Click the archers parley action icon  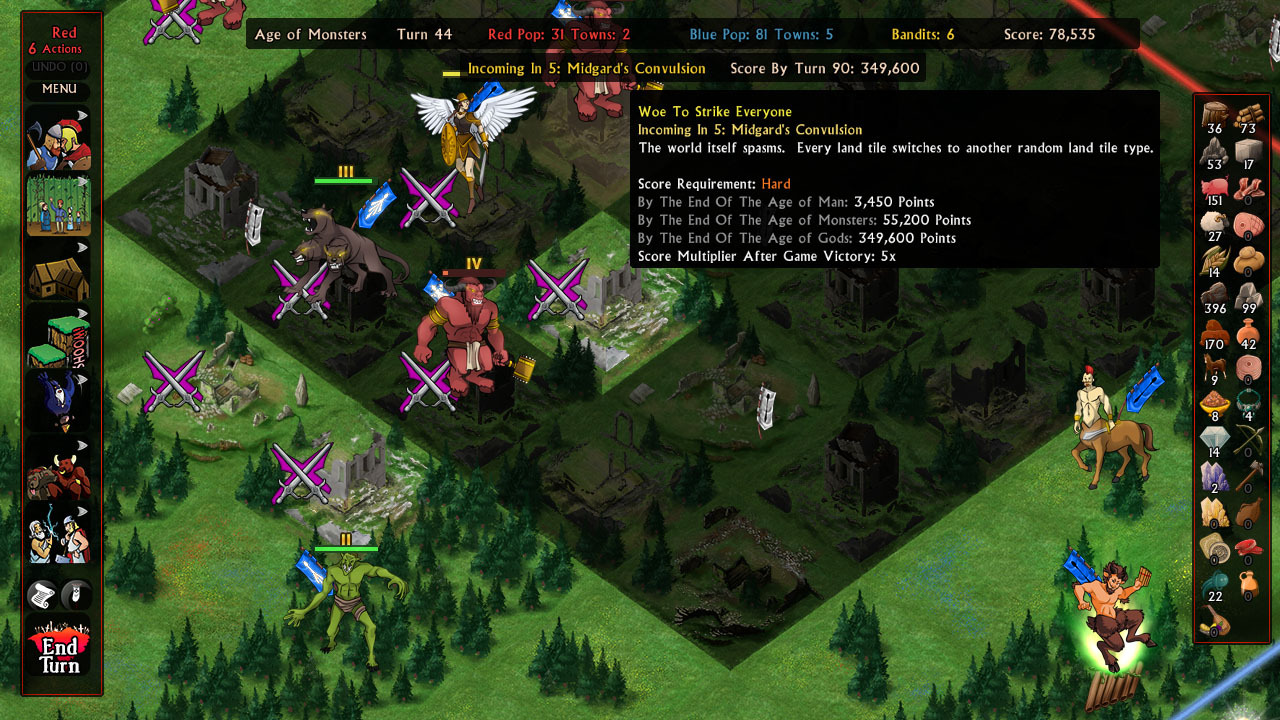tap(57, 536)
